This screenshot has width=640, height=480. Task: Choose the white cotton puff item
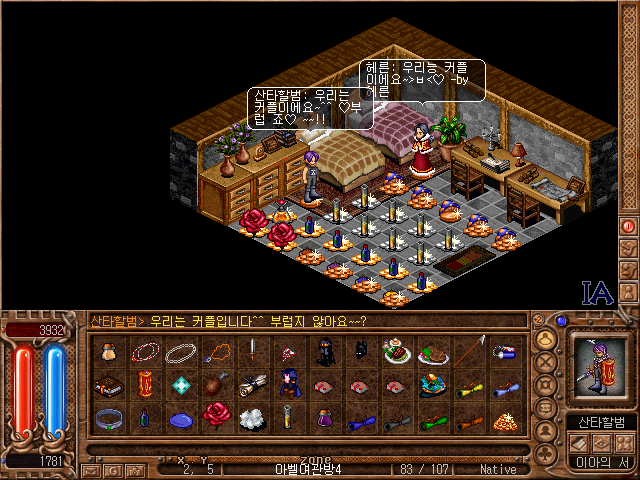pyautogui.click(x=252, y=418)
